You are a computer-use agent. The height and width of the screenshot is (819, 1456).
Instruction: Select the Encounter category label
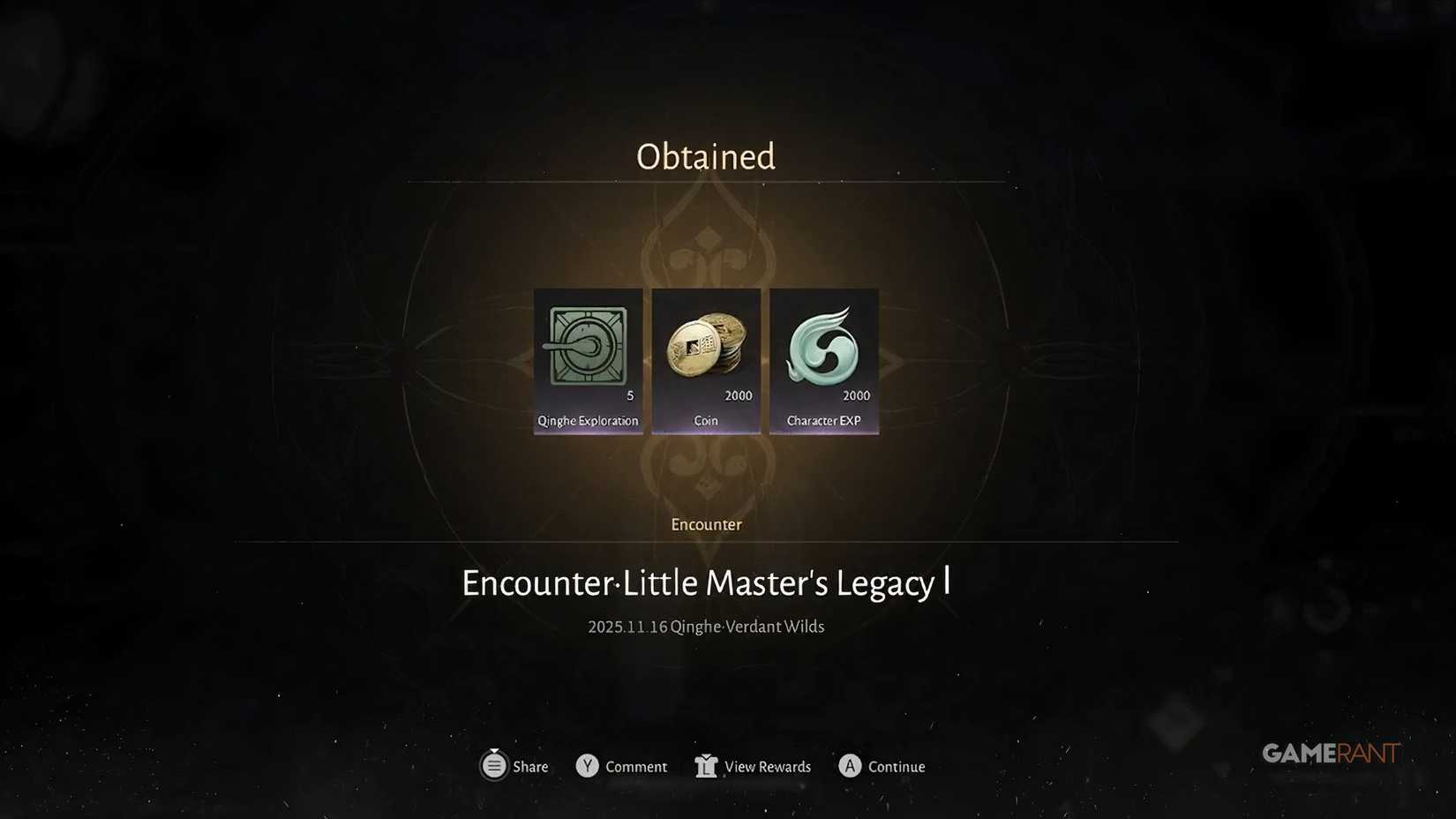pyautogui.click(x=705, y=524)
